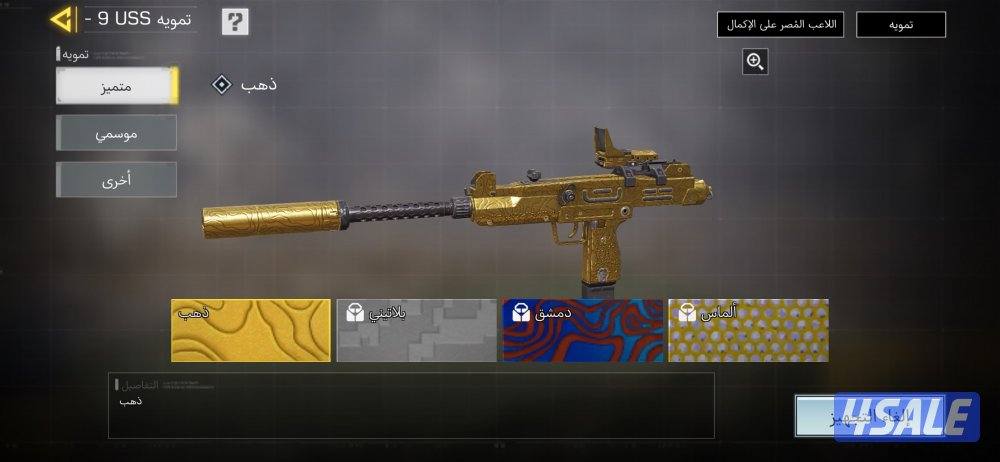
Task: Go back with the yellow arrow button
Action: point(62,19)
